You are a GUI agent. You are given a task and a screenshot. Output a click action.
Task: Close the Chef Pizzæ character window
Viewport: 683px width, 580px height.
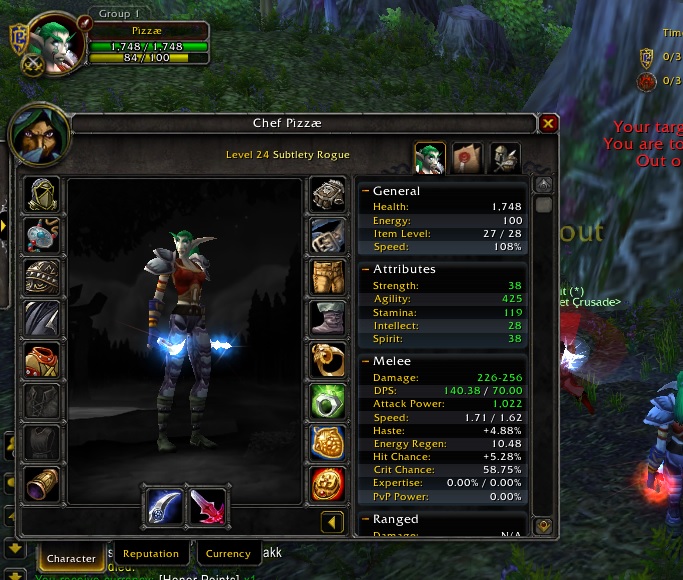tap(548, 124)
